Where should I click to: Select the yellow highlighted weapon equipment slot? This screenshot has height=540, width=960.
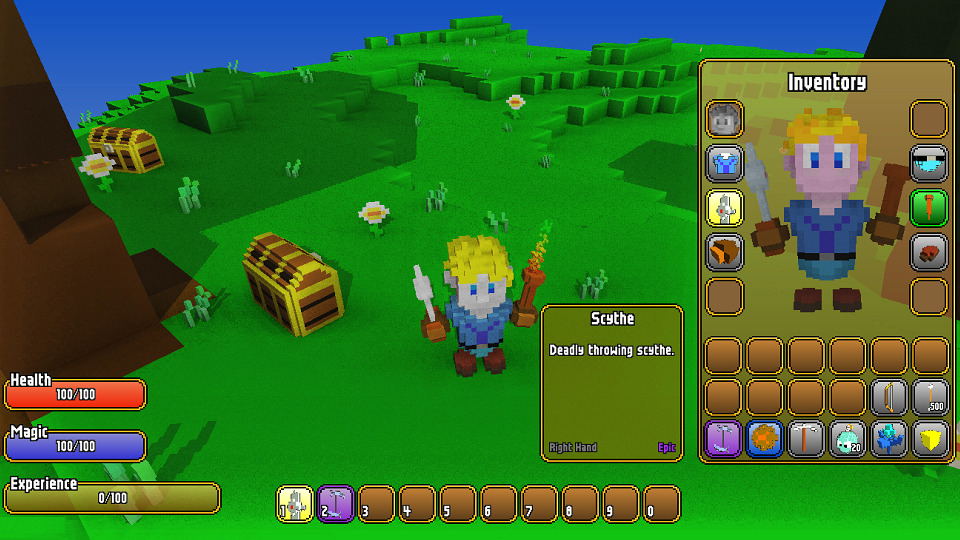tap(725, 208)
